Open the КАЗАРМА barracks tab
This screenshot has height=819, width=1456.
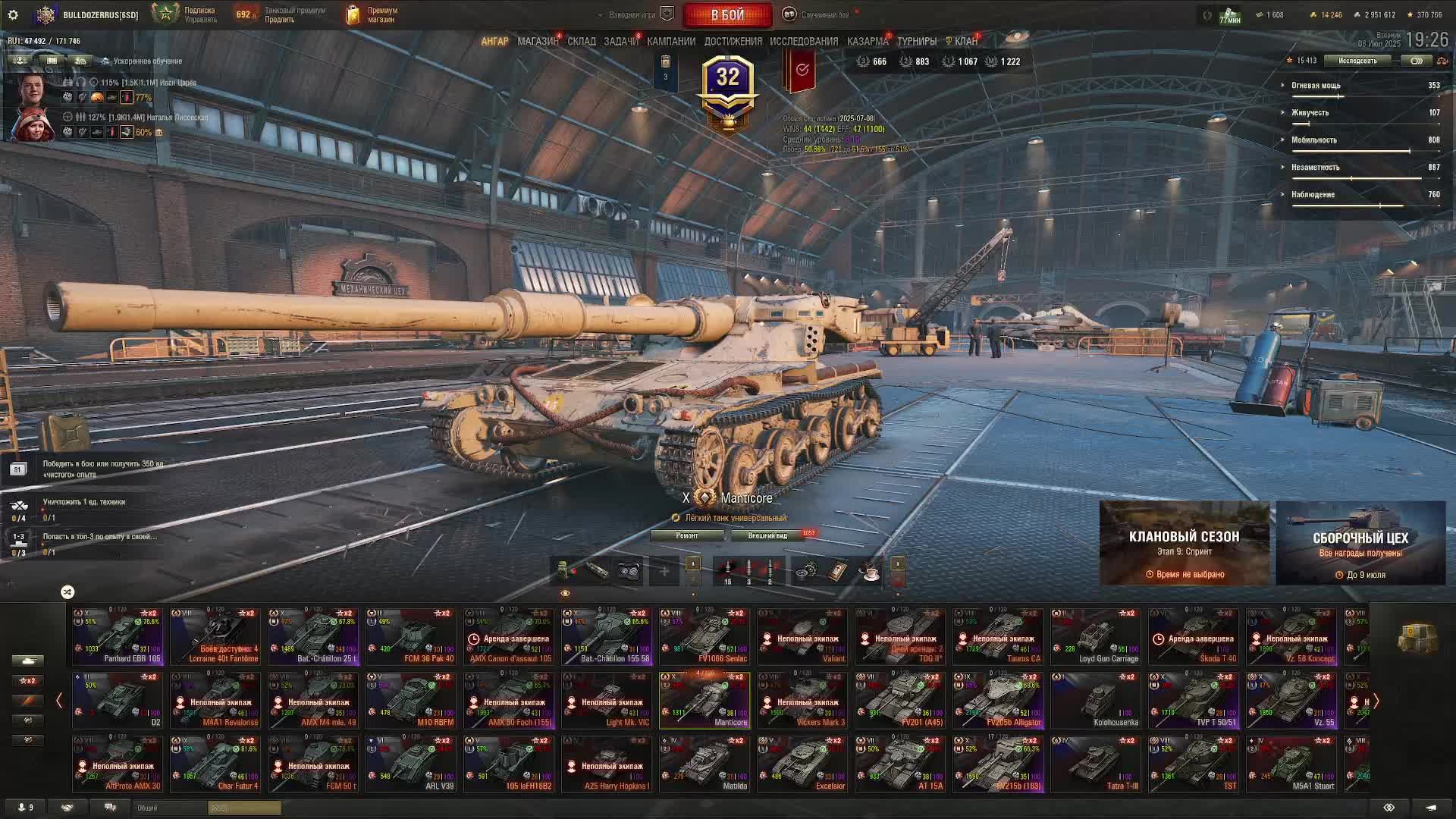tap(867, 42)
